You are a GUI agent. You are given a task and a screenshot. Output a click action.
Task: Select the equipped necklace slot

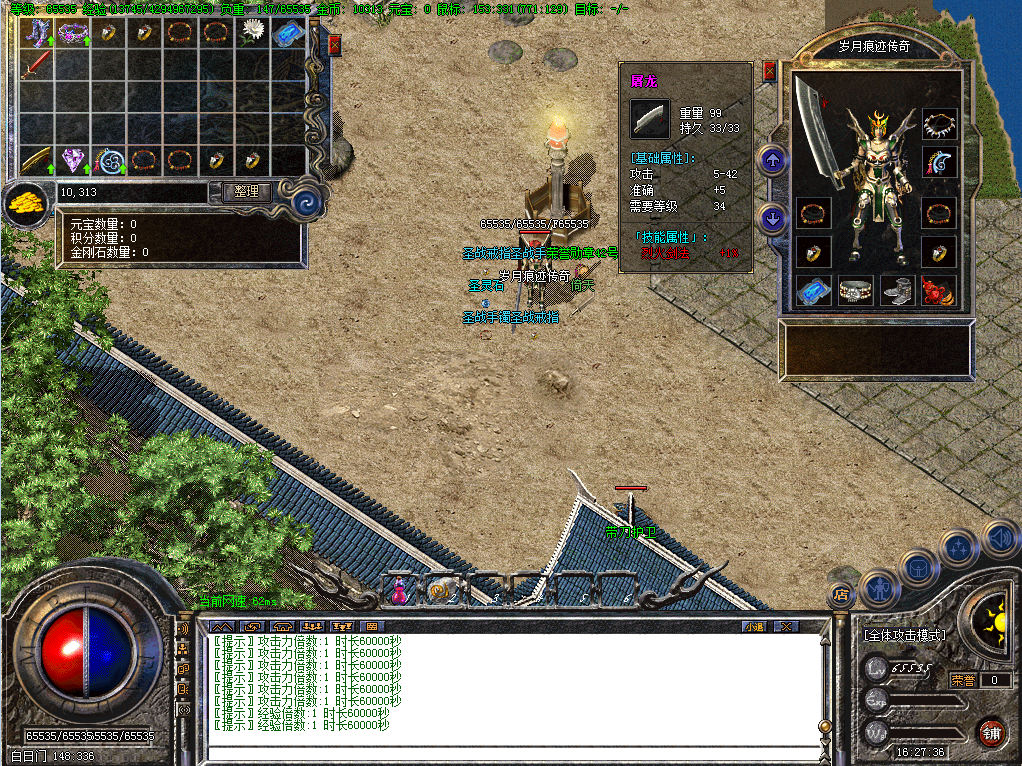pos(939,124)
